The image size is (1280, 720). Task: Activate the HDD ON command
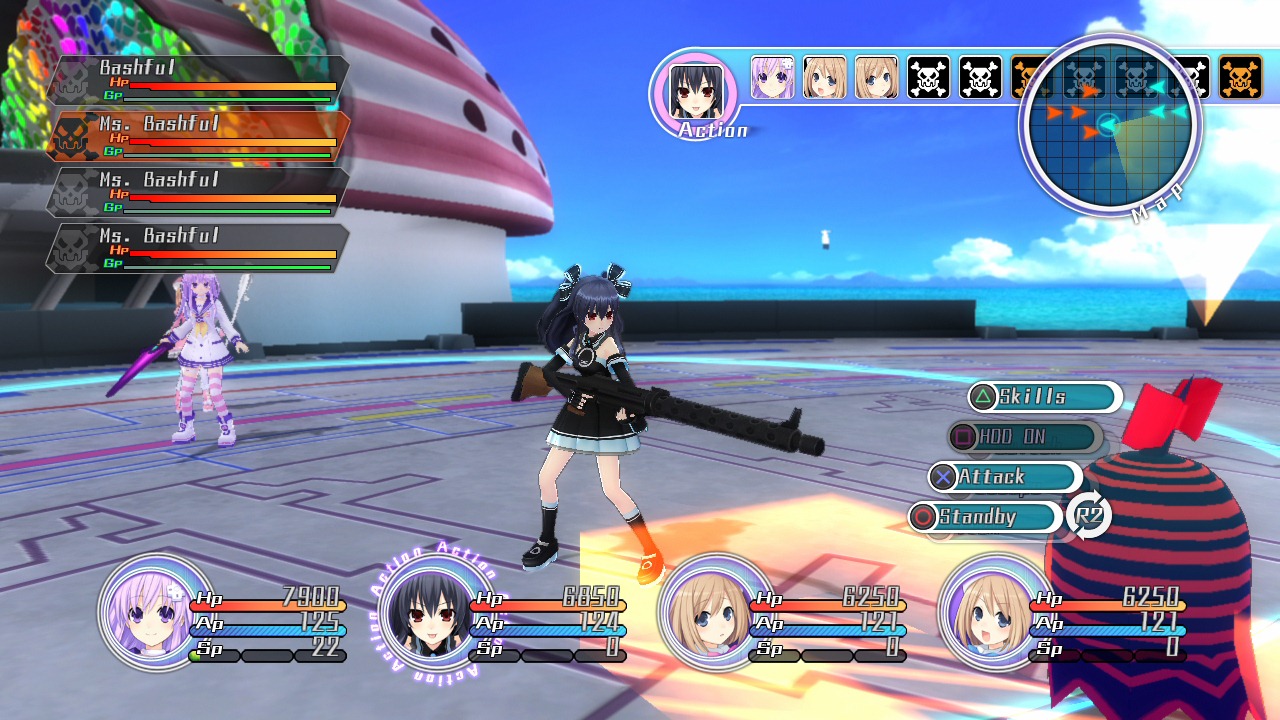click(1024, 437)
